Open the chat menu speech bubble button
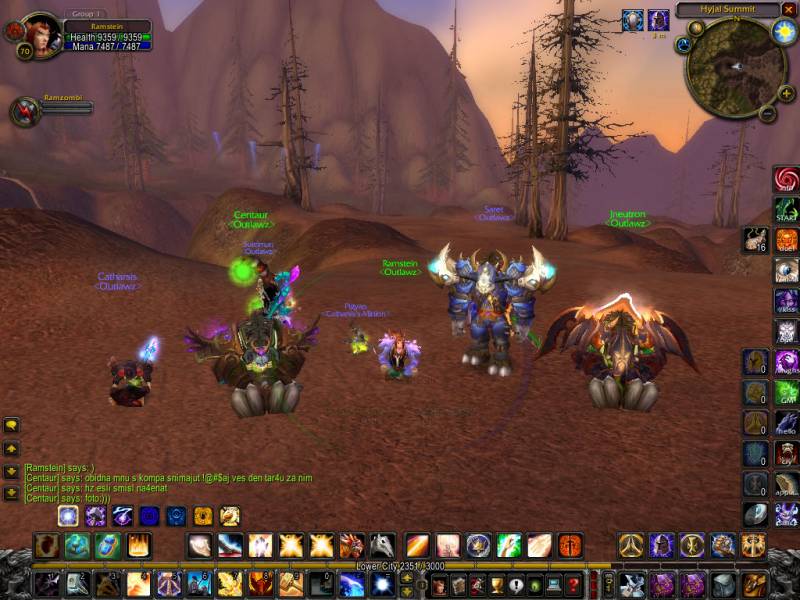This screenshot has width=800, height=600. click(x=11, y=425)
